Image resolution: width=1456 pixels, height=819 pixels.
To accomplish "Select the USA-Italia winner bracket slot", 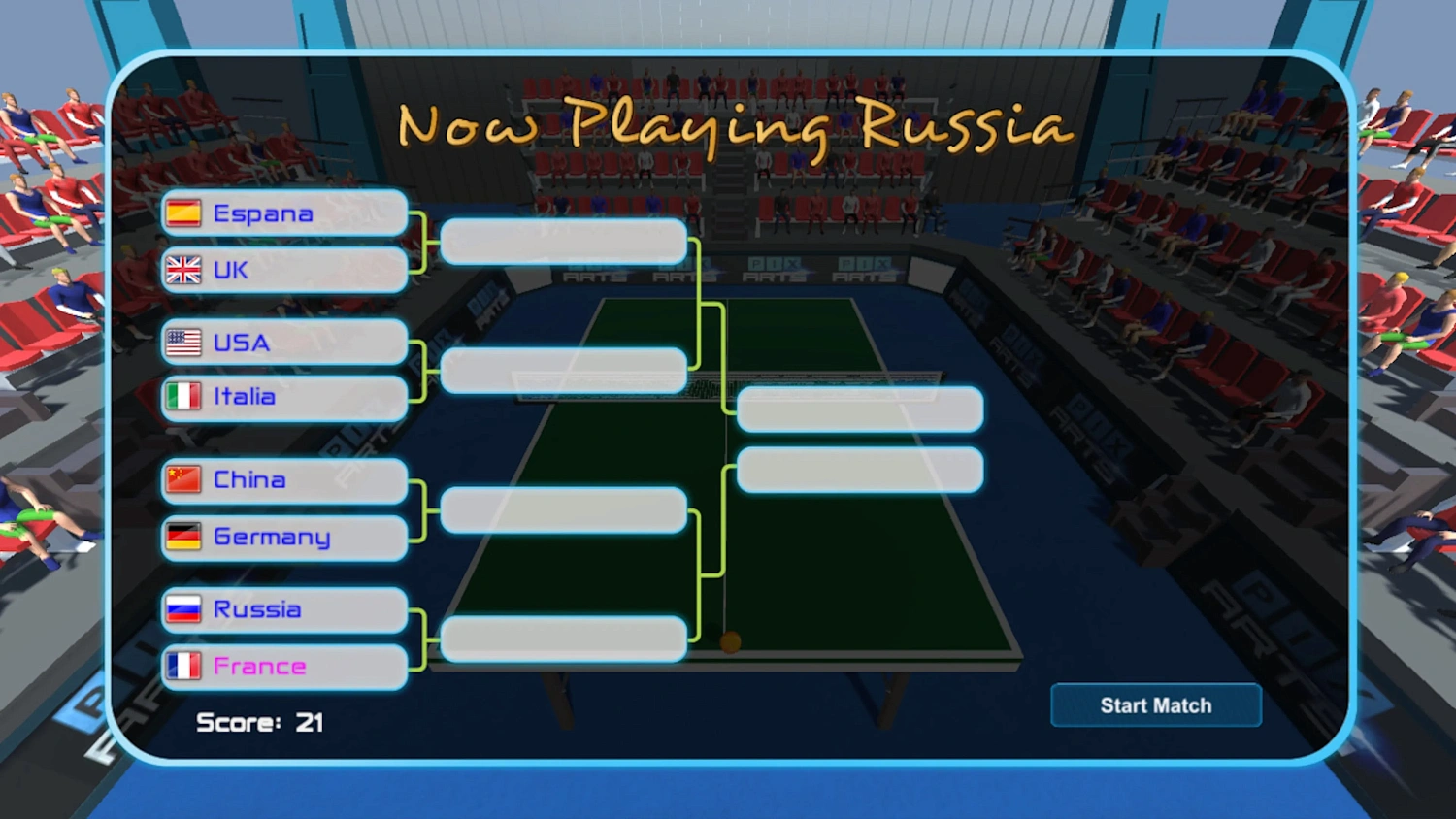I will (563, 372).
